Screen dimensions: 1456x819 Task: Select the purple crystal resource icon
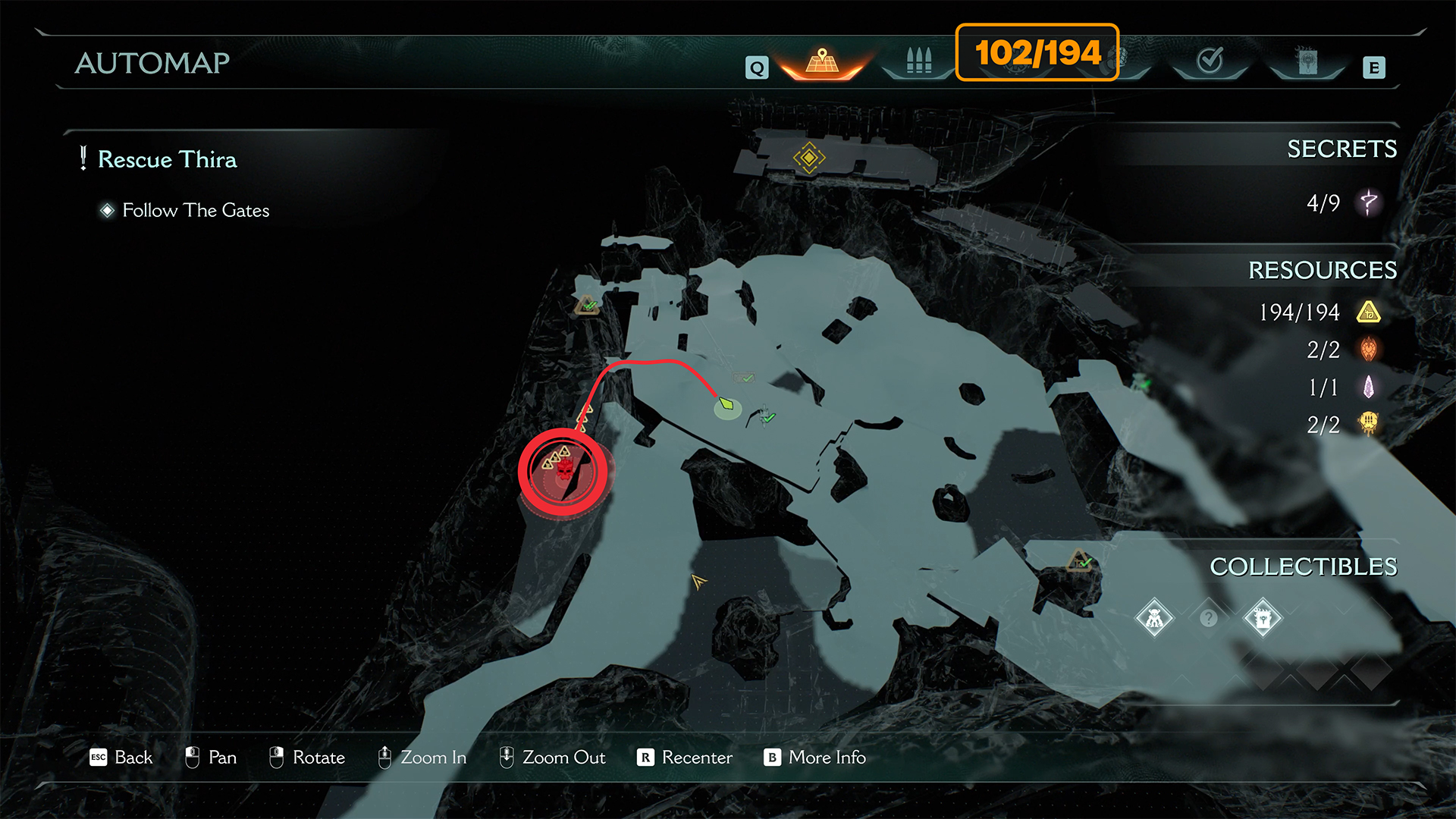point(1369,387)
